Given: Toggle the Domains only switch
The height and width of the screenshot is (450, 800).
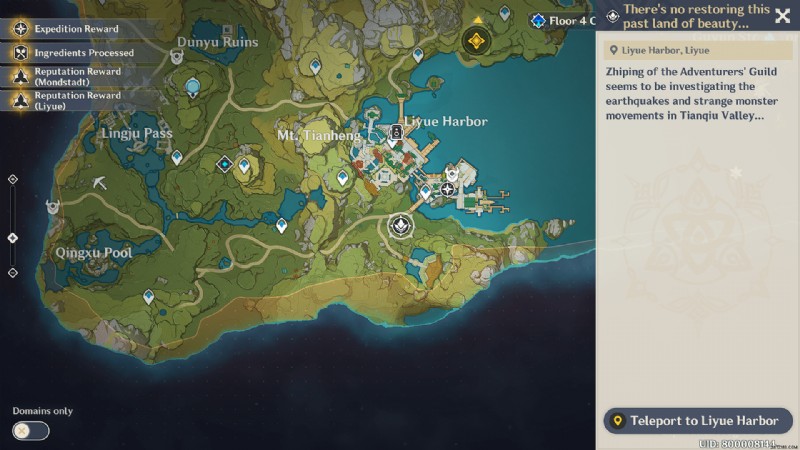Looking at the screenshot, I should coord(30,430).
